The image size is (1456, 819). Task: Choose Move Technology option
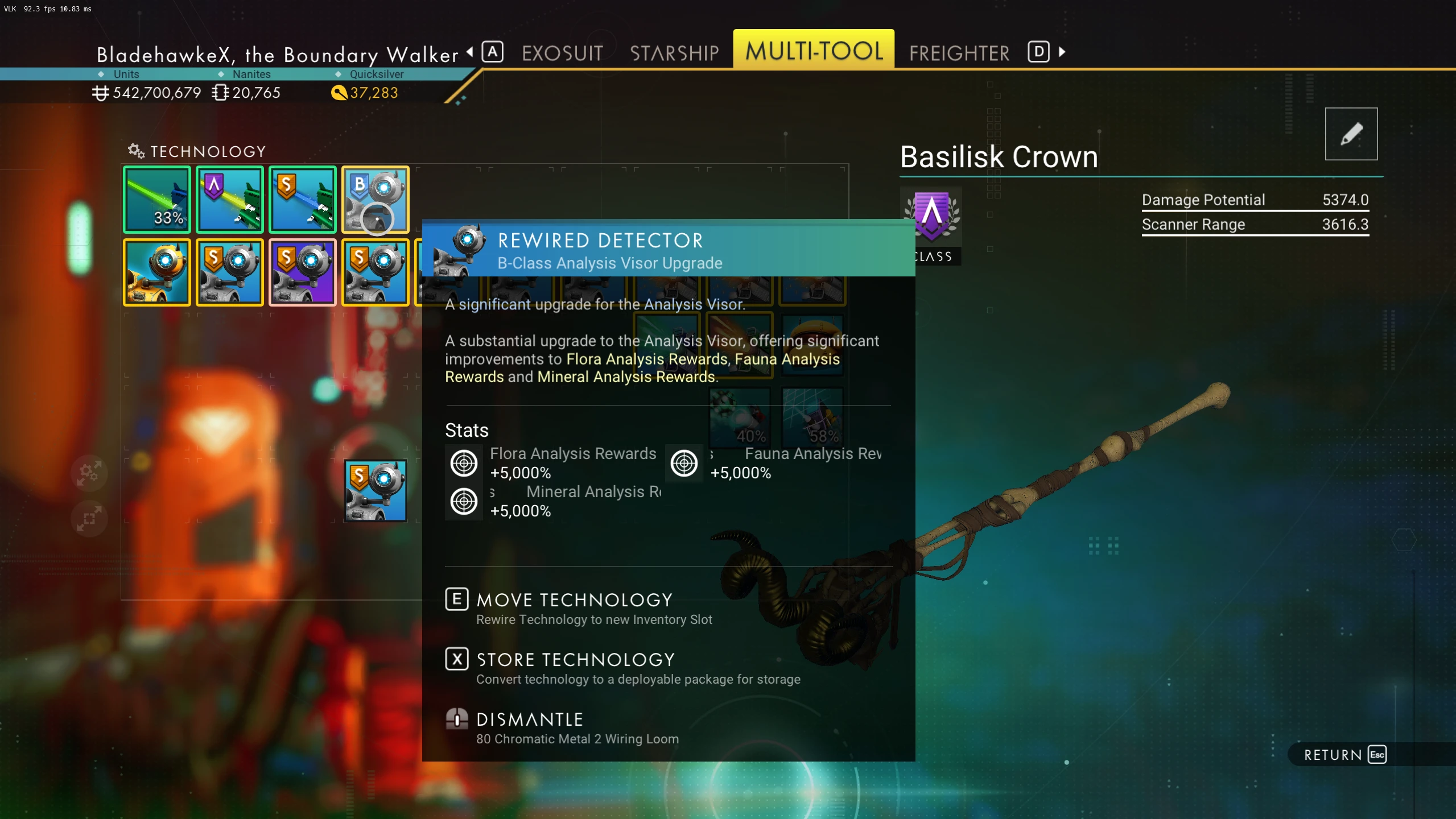coord(575,601)
